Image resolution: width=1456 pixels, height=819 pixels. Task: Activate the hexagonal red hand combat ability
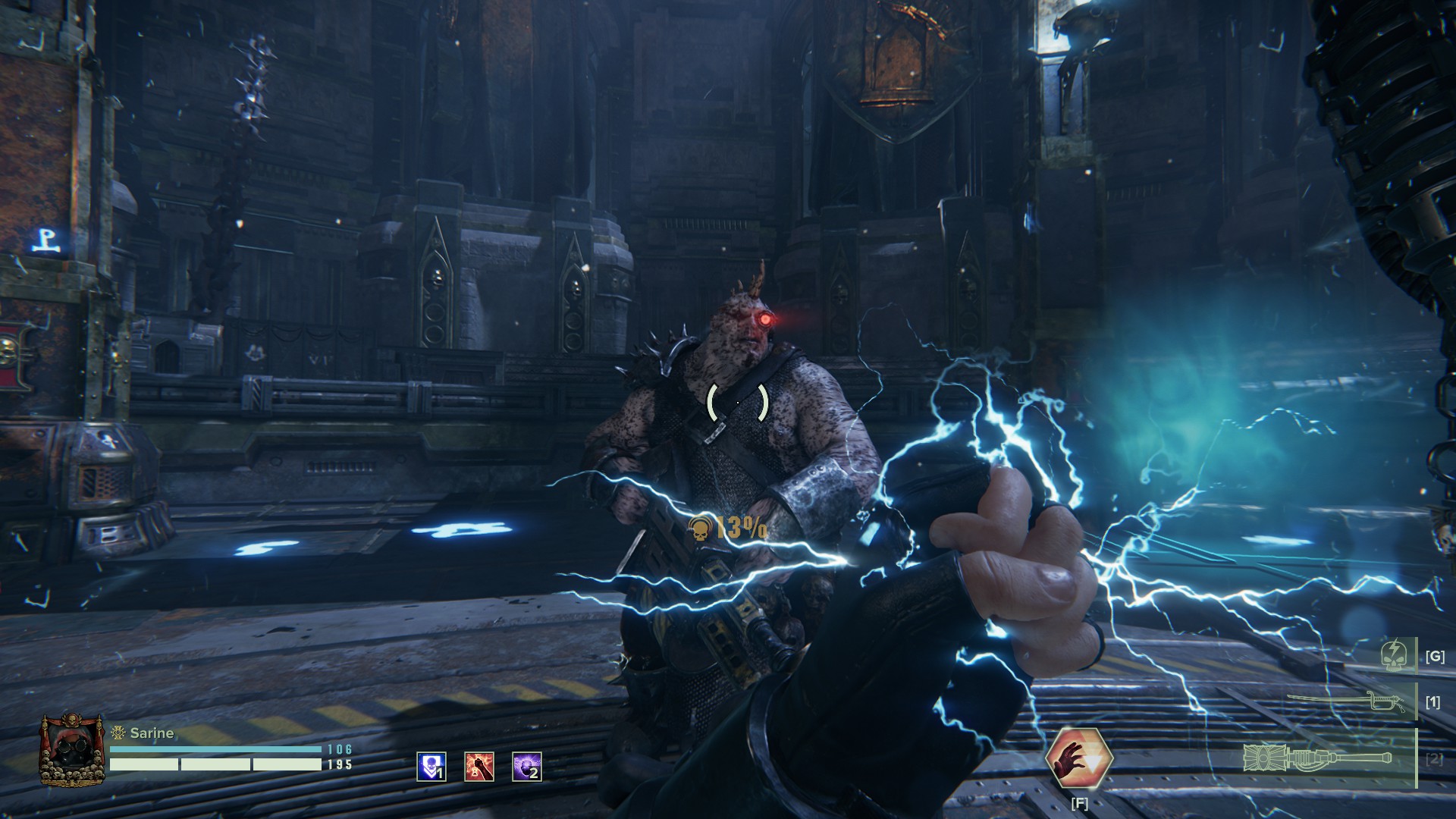pos(1078,758)
